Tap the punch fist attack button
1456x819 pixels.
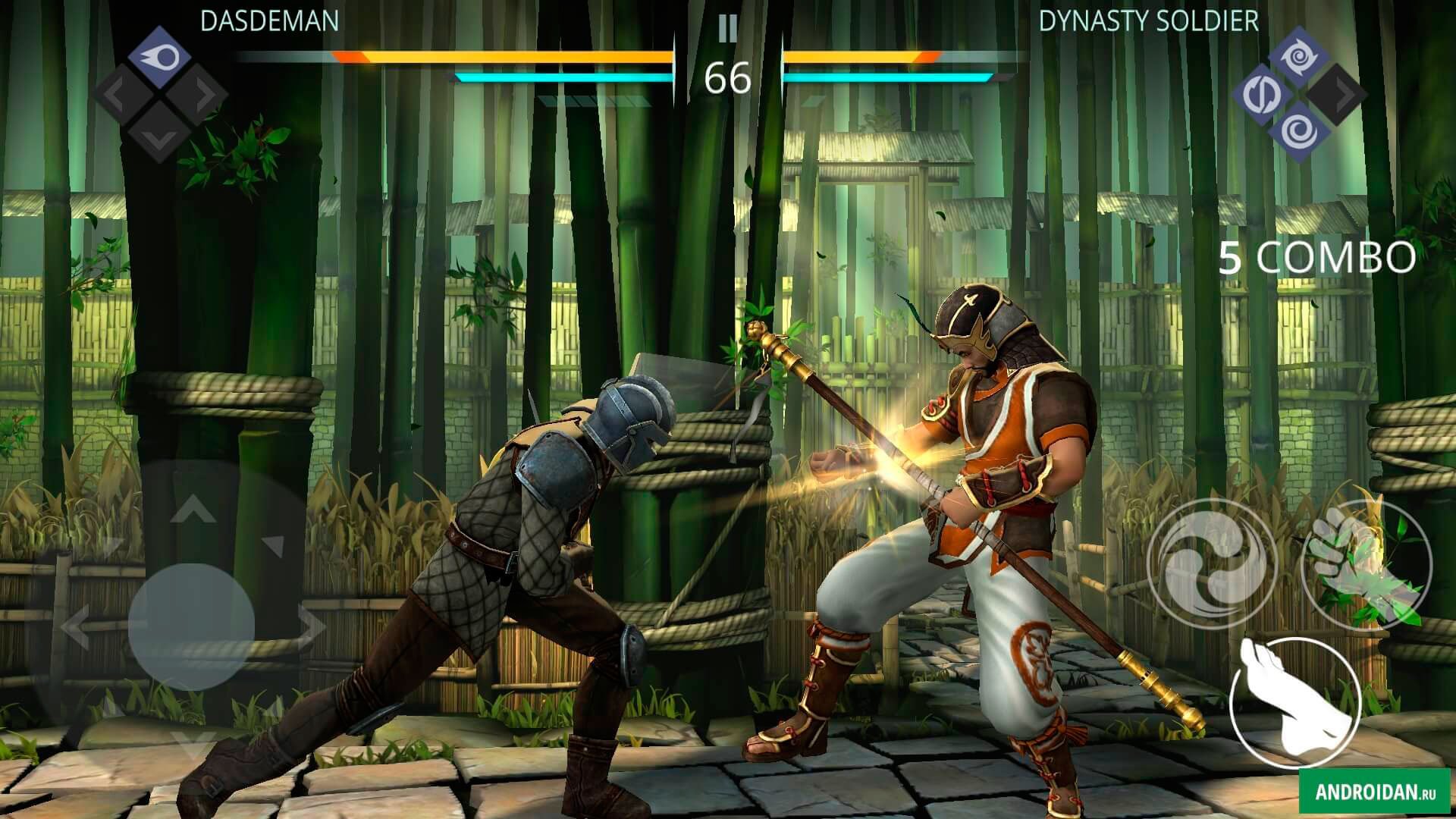pos(1366,565)
